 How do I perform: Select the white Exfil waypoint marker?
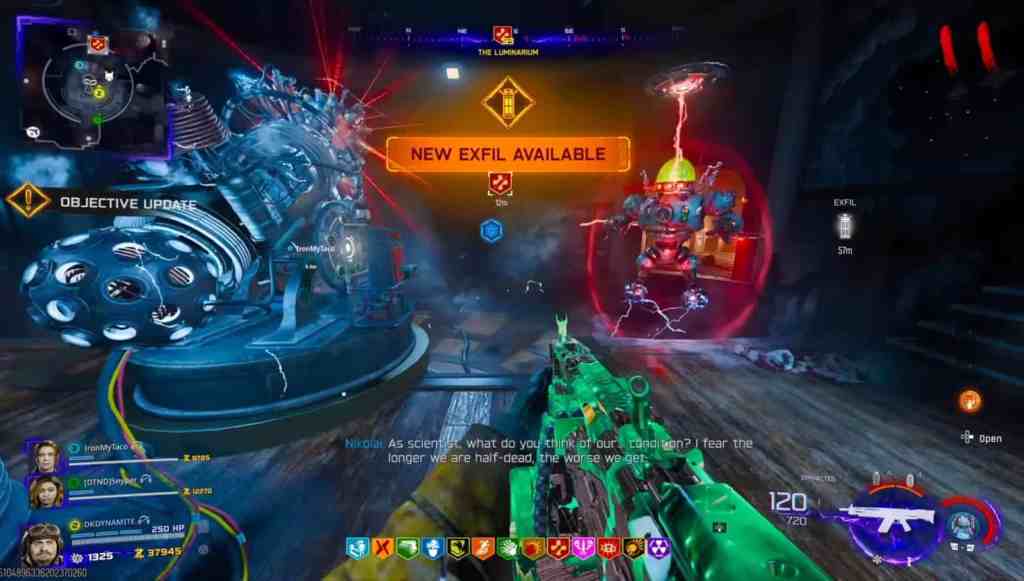845,229
